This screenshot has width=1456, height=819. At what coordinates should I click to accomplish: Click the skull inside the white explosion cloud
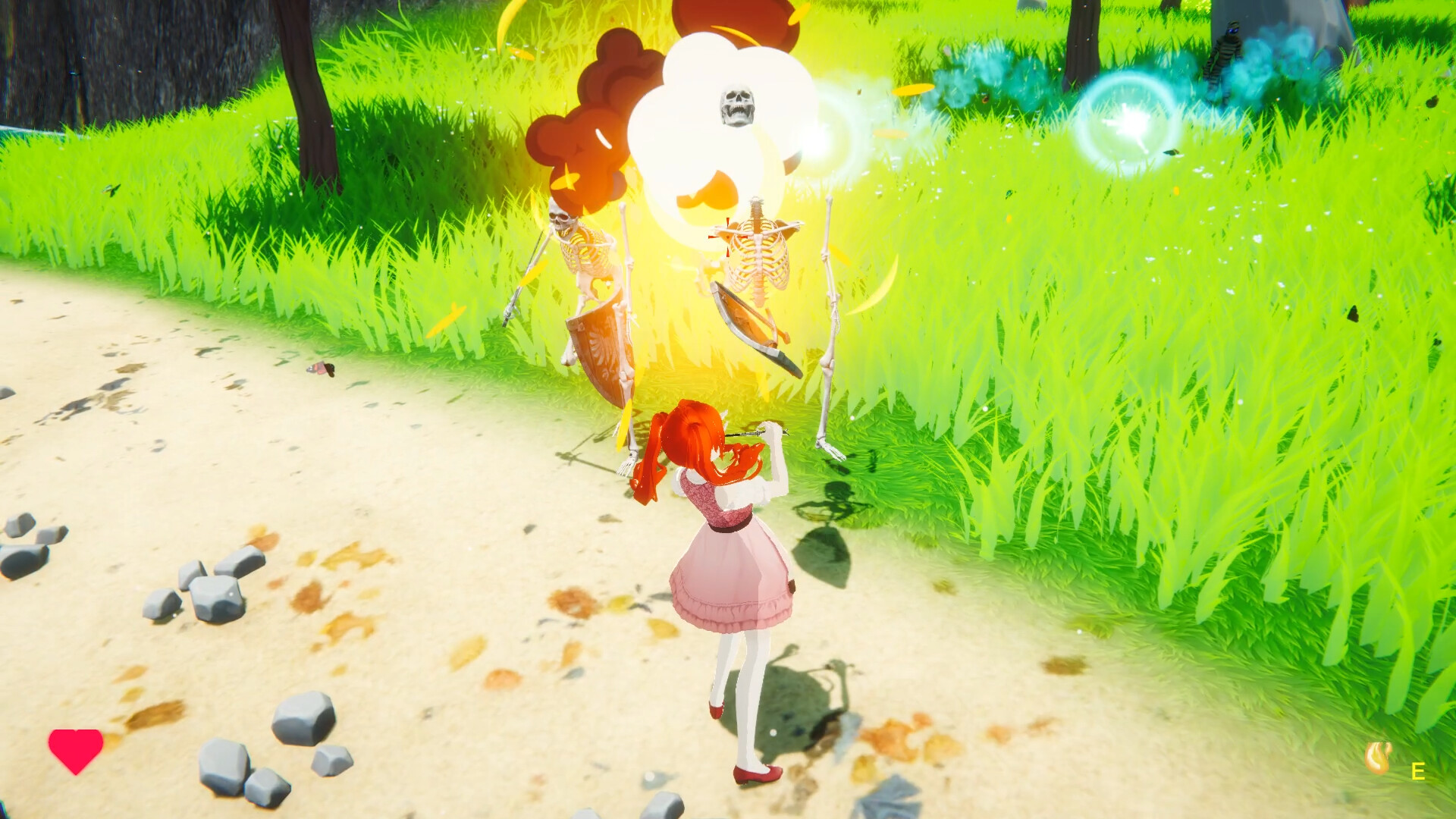[x=736, y=103]
